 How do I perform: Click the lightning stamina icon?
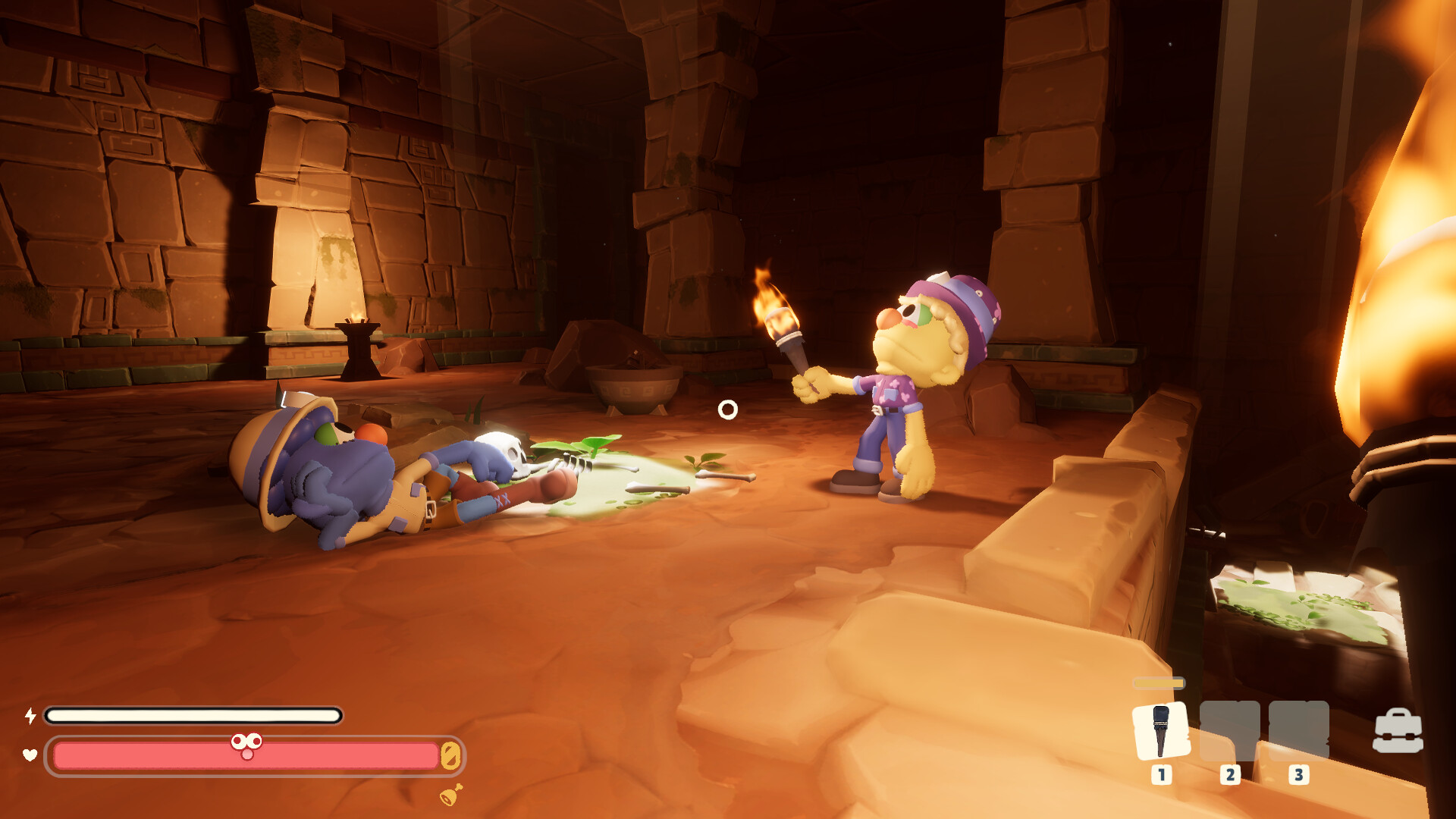pyautogui.click(x=31, y=715)
